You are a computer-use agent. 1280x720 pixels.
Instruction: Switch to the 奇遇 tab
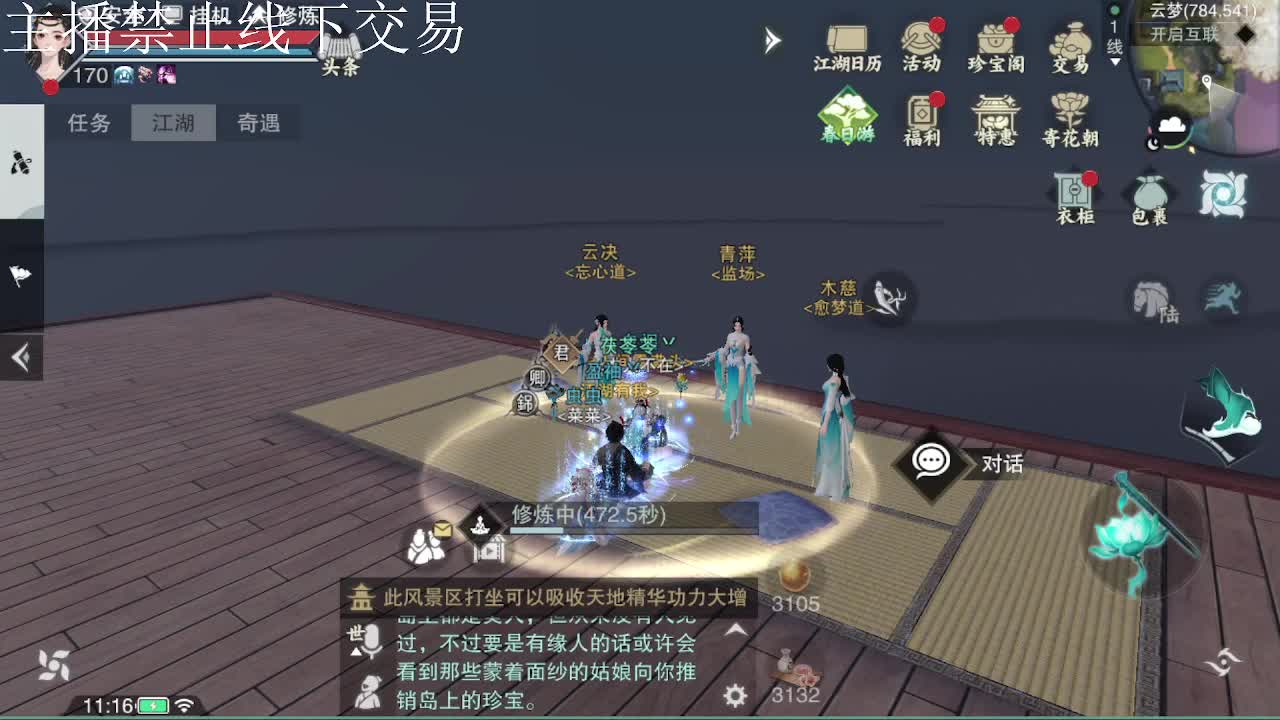click(x=258, y=123)
